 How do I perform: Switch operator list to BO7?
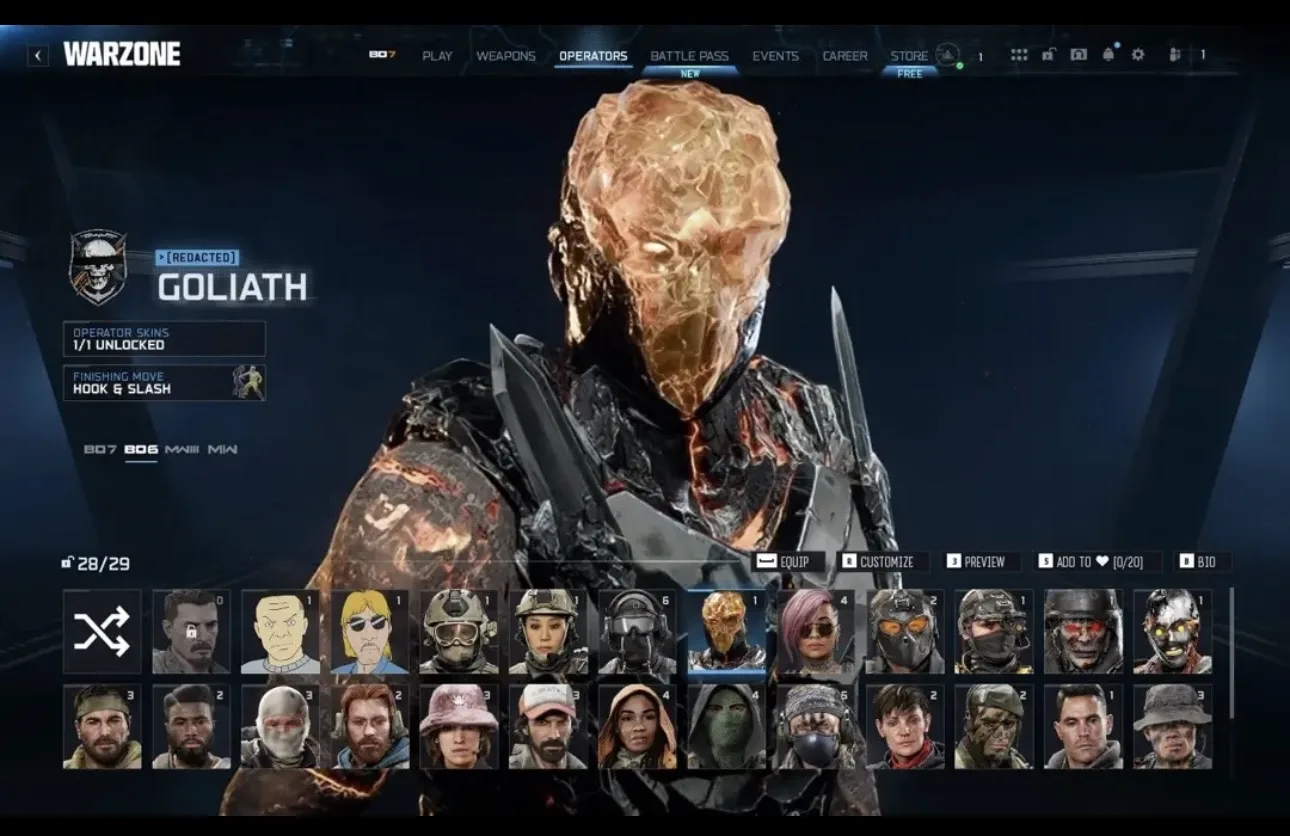[x=100, y=449]
